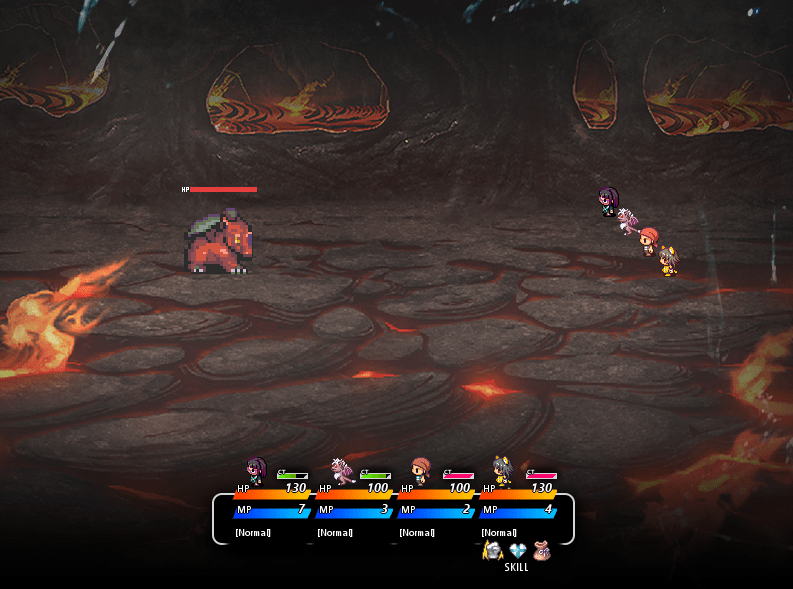Viewport: 793px width, 589px height.
Task: Select the armored fist attack command
Action: click(x=492, y=551)
